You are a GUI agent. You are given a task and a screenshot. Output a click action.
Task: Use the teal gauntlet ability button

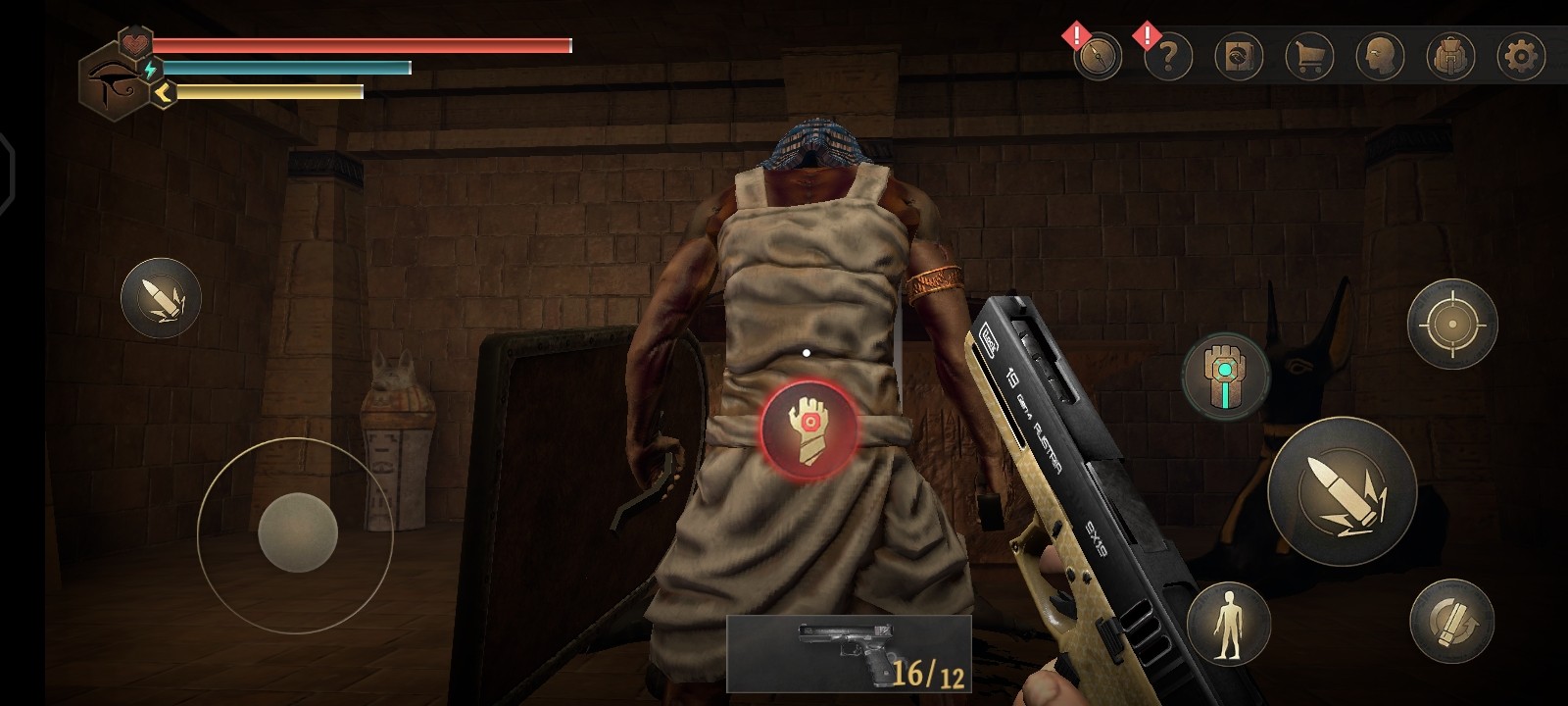pyautogui.click(x=1225, y=377)
